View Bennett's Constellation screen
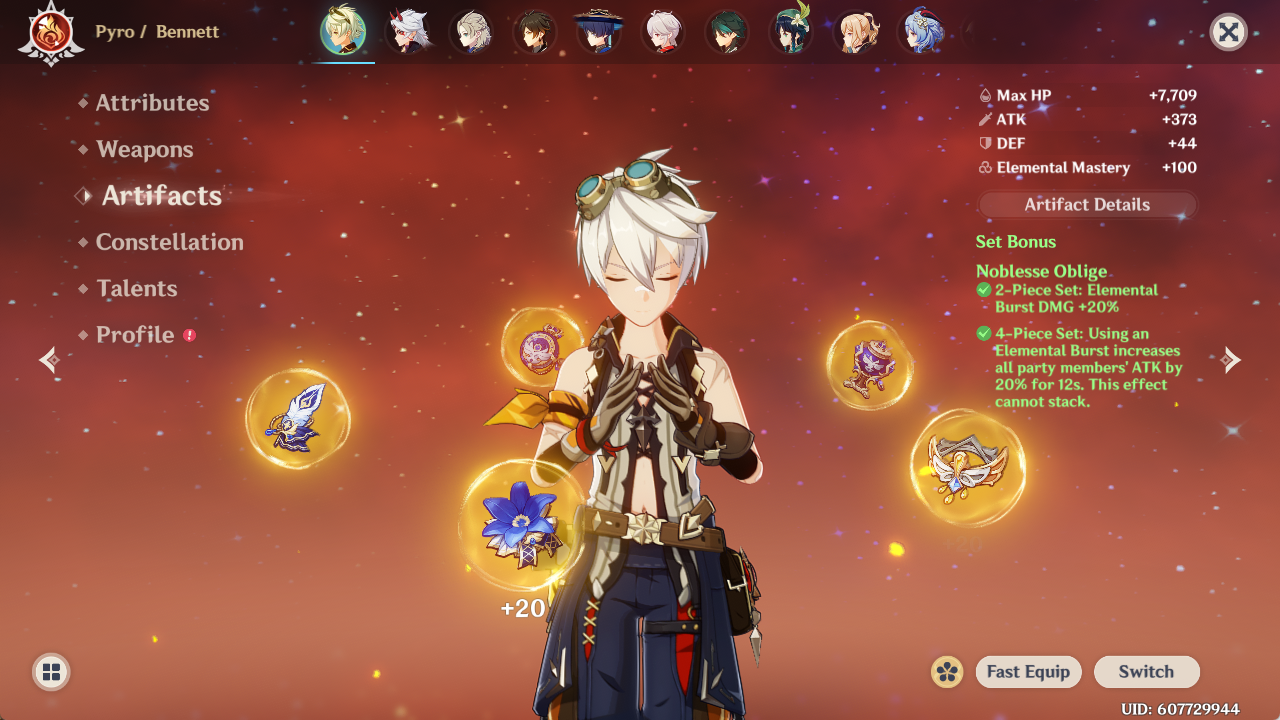 [x=169, y=242]
